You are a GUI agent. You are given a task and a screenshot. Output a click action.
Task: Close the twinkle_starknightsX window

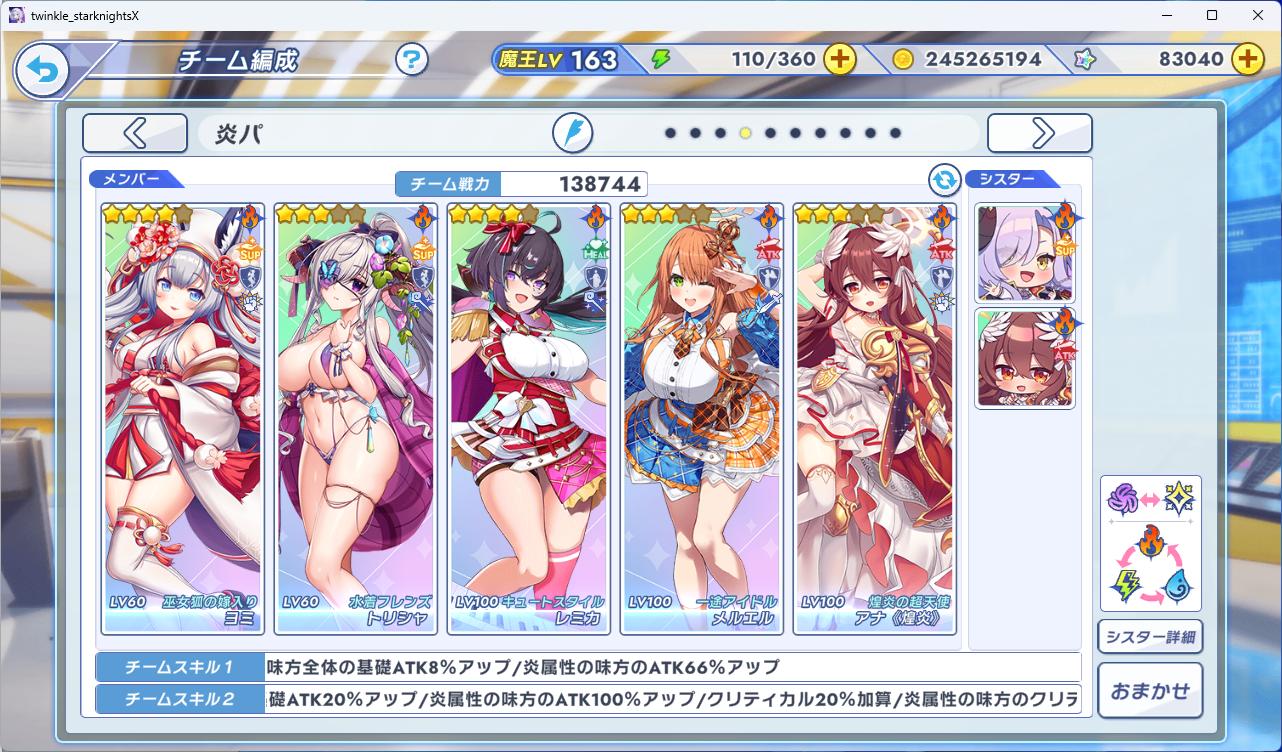click(x=1257, y=15)
